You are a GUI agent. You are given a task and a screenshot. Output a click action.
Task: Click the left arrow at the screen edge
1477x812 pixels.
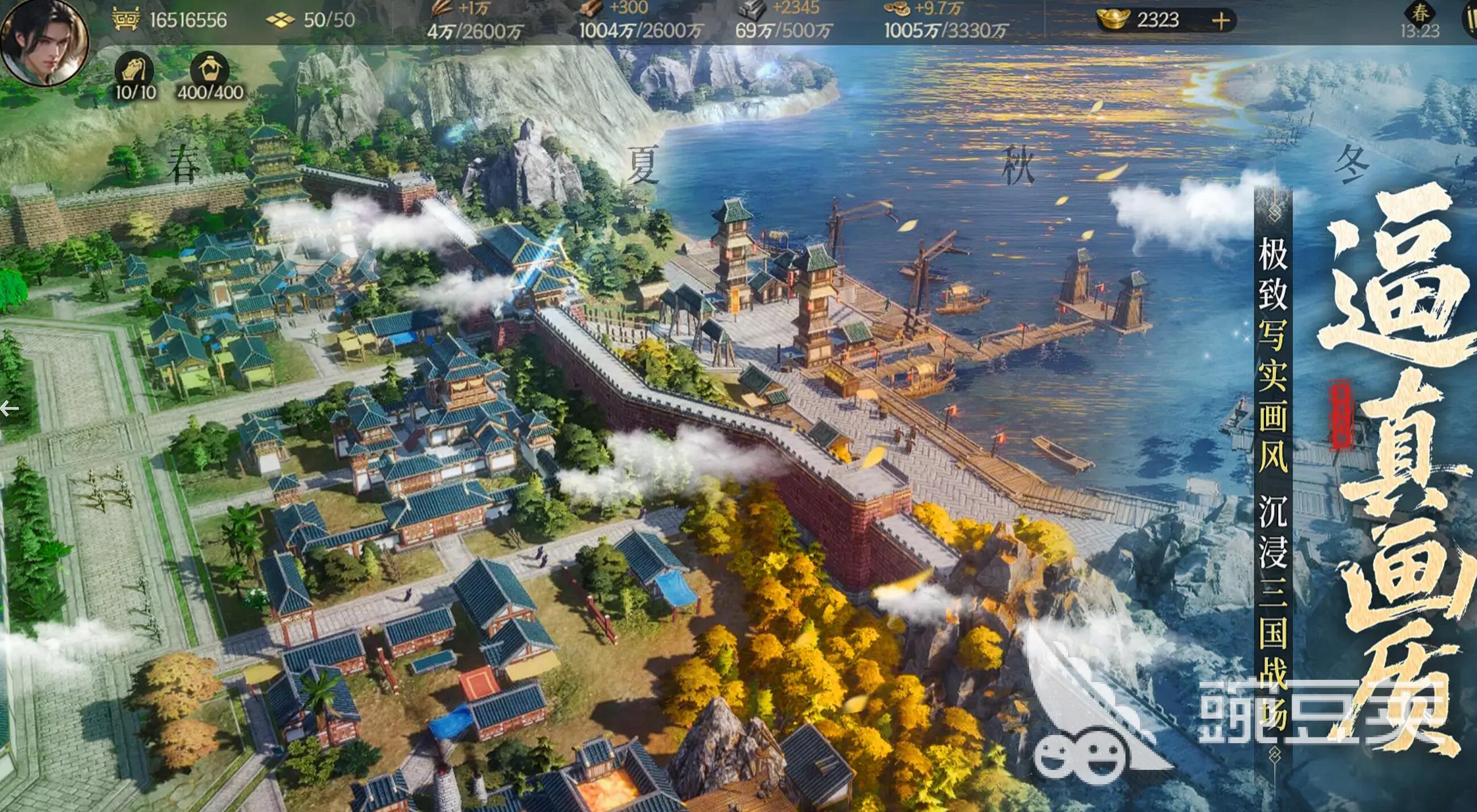(x=9, y=409)
